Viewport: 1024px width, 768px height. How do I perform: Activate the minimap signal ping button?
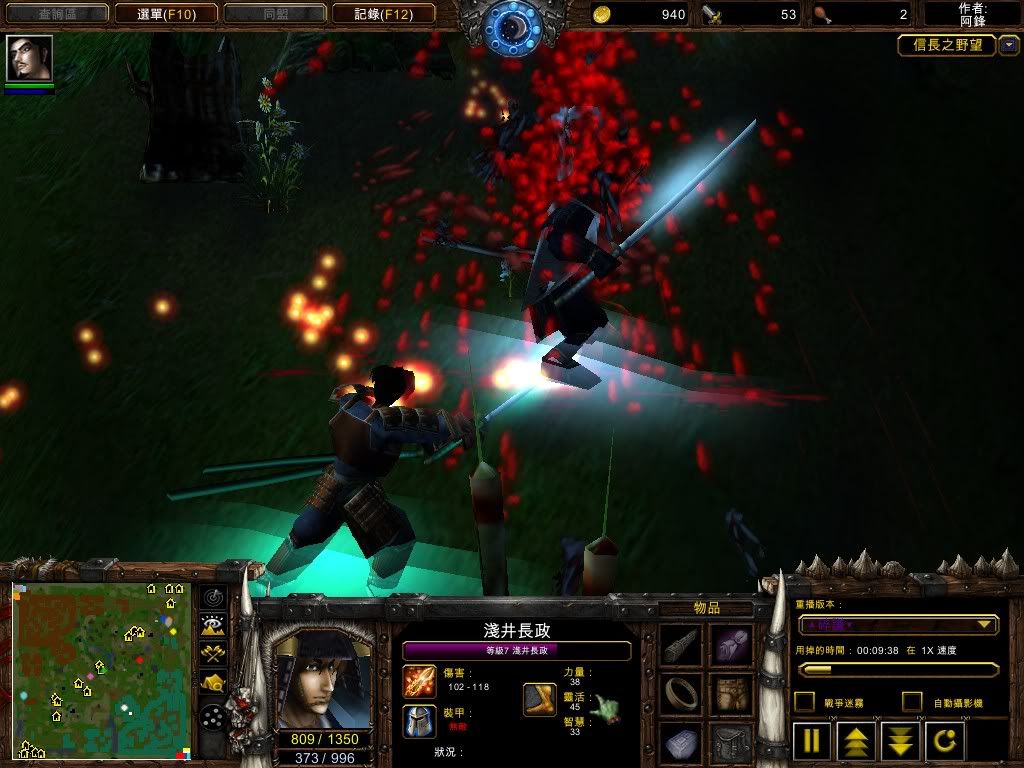tap(213, 598)
